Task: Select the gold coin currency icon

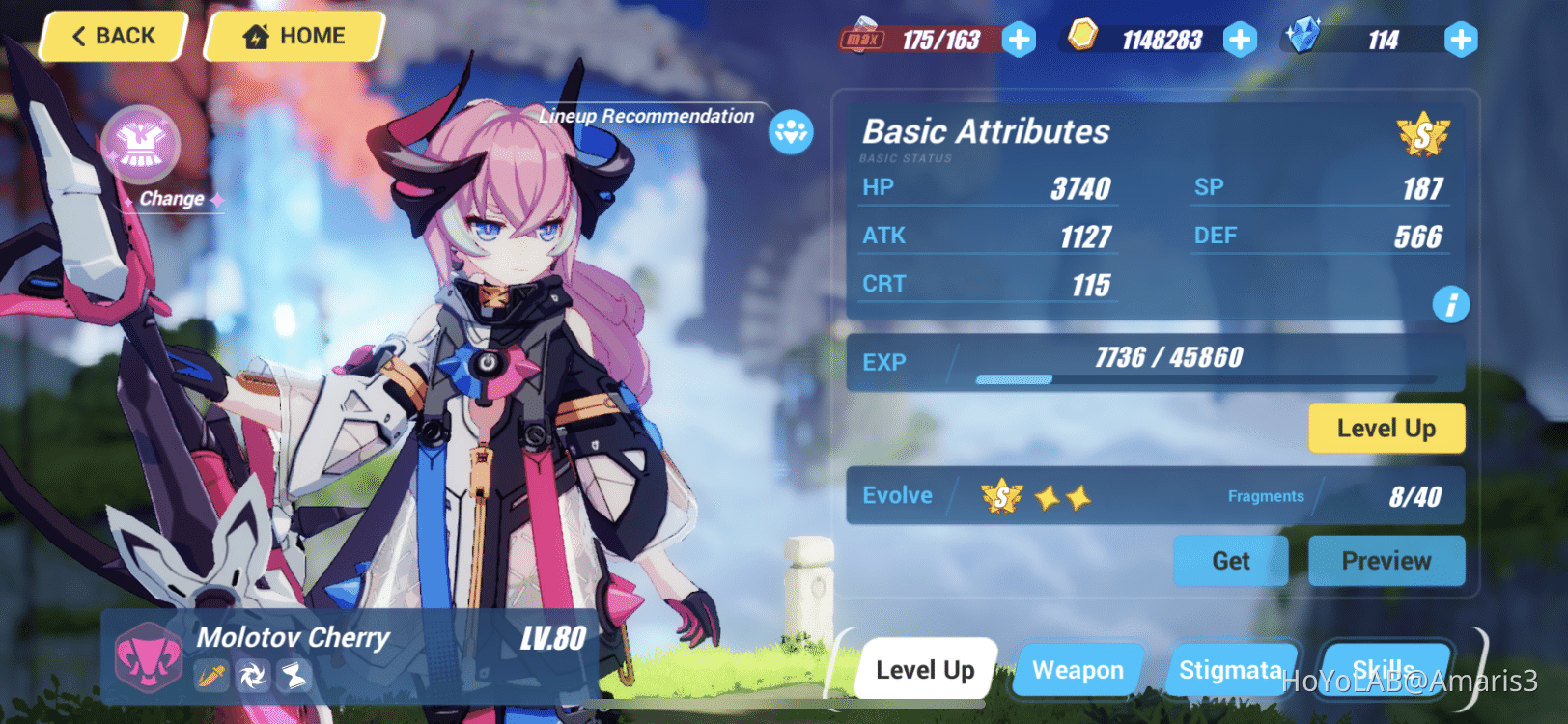Action: pyautogui.click(x=1083, y=38)
